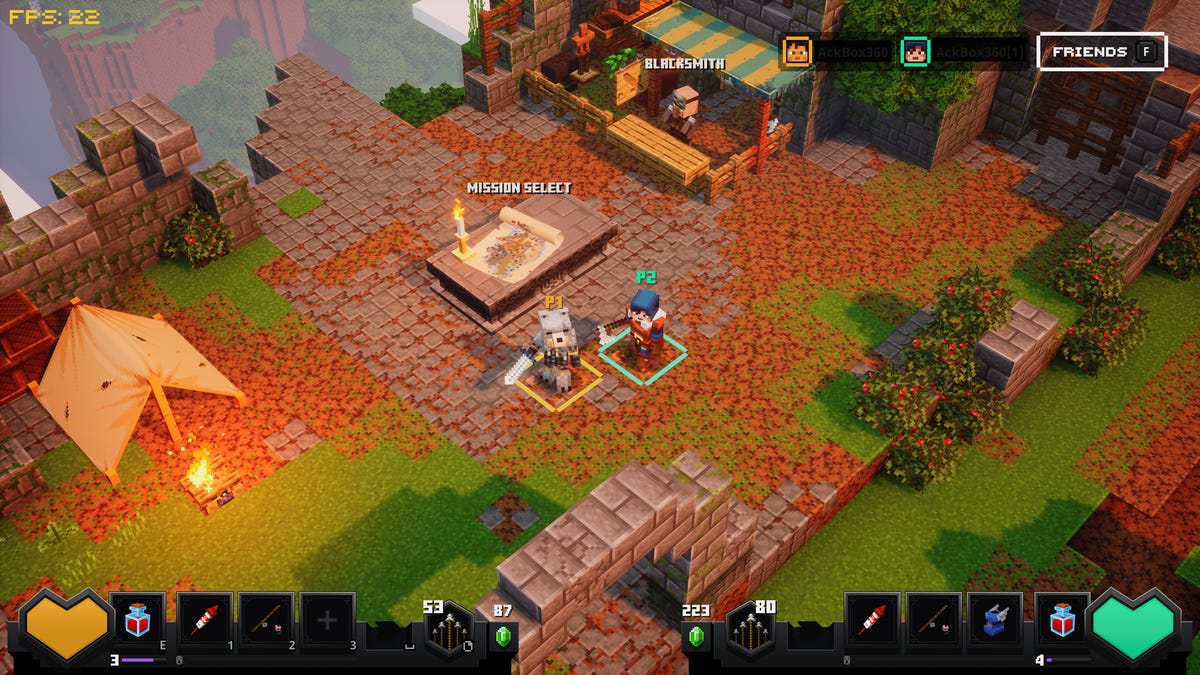Use the health potion marked E
The height and width of the screenshot is (675, 1200).
(x=138, y=621)
